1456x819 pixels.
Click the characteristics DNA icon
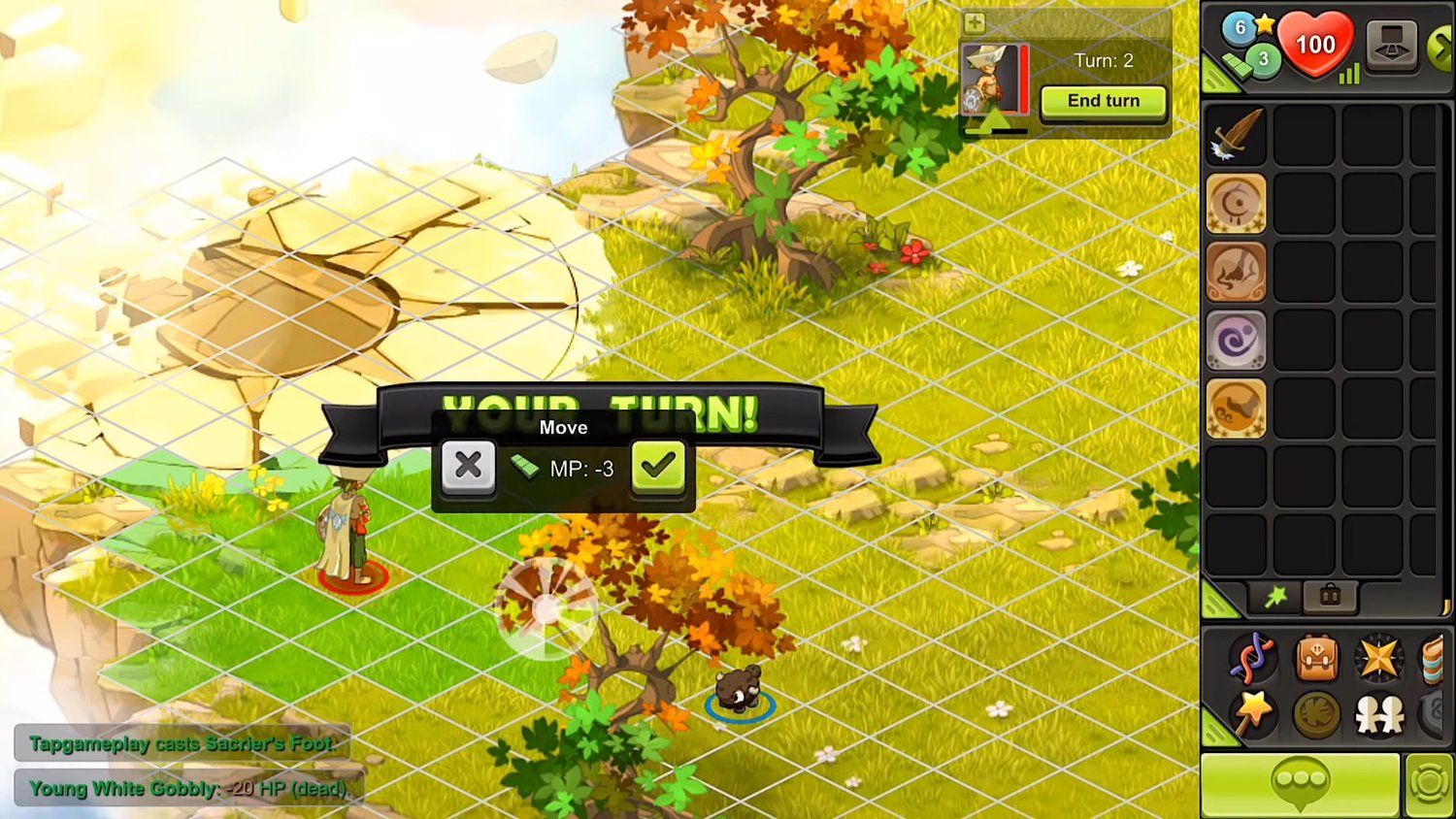click(1252, 658)
